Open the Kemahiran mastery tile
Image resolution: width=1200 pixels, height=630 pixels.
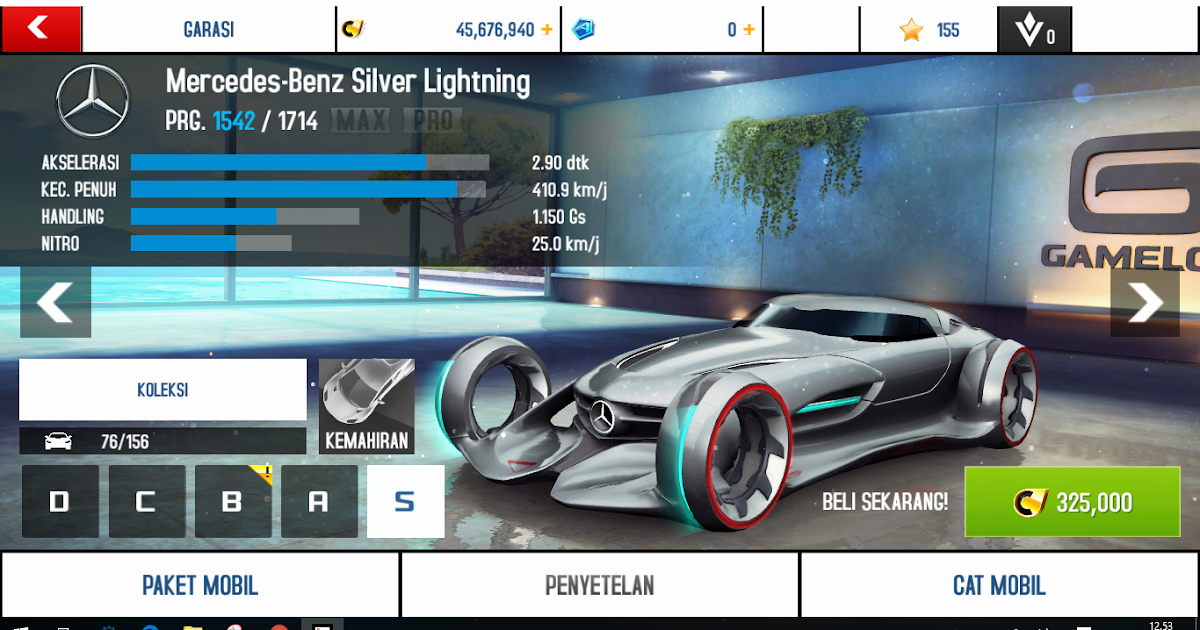366,406
